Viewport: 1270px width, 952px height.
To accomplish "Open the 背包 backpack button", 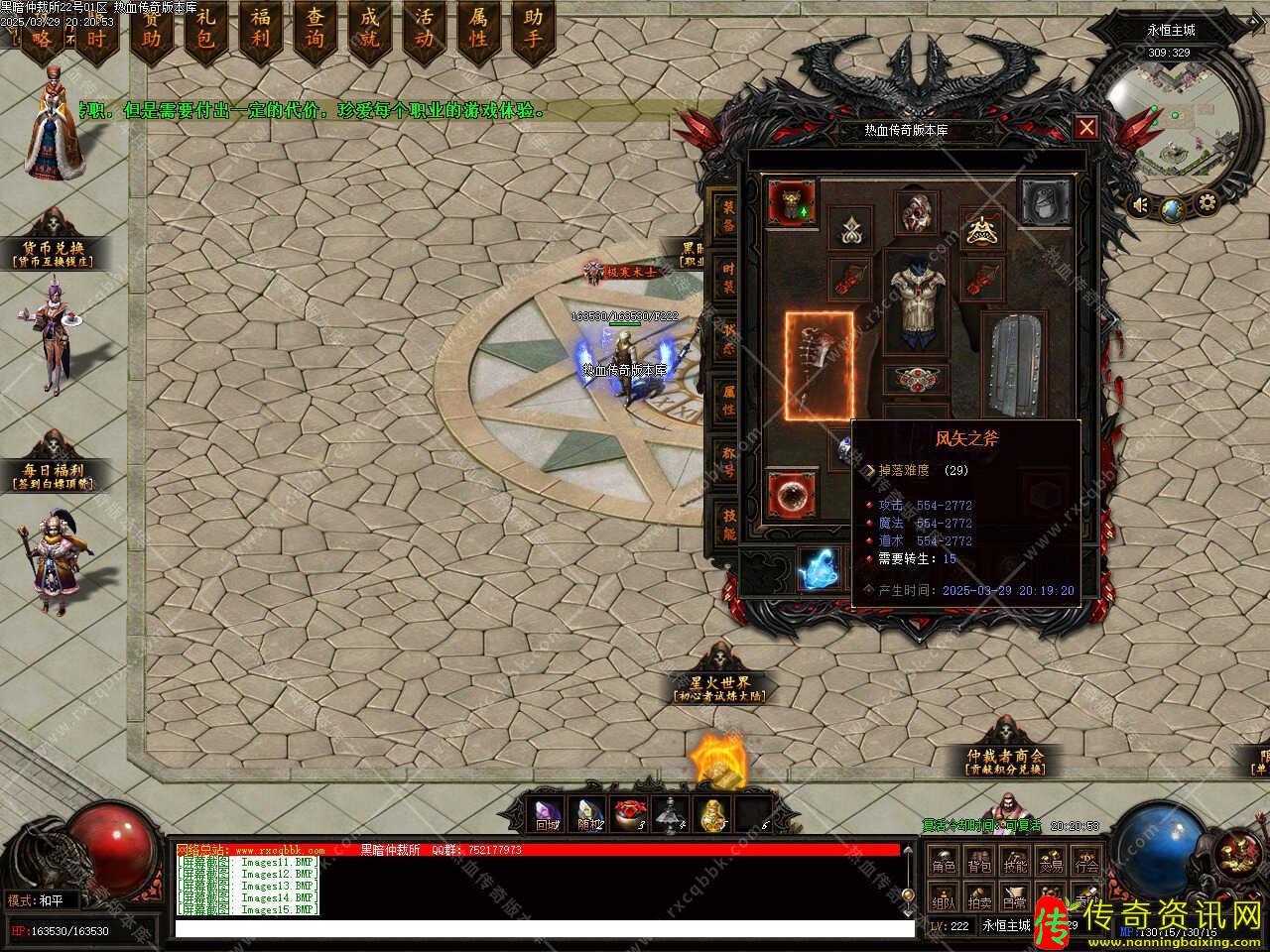I will coord(979,865).
